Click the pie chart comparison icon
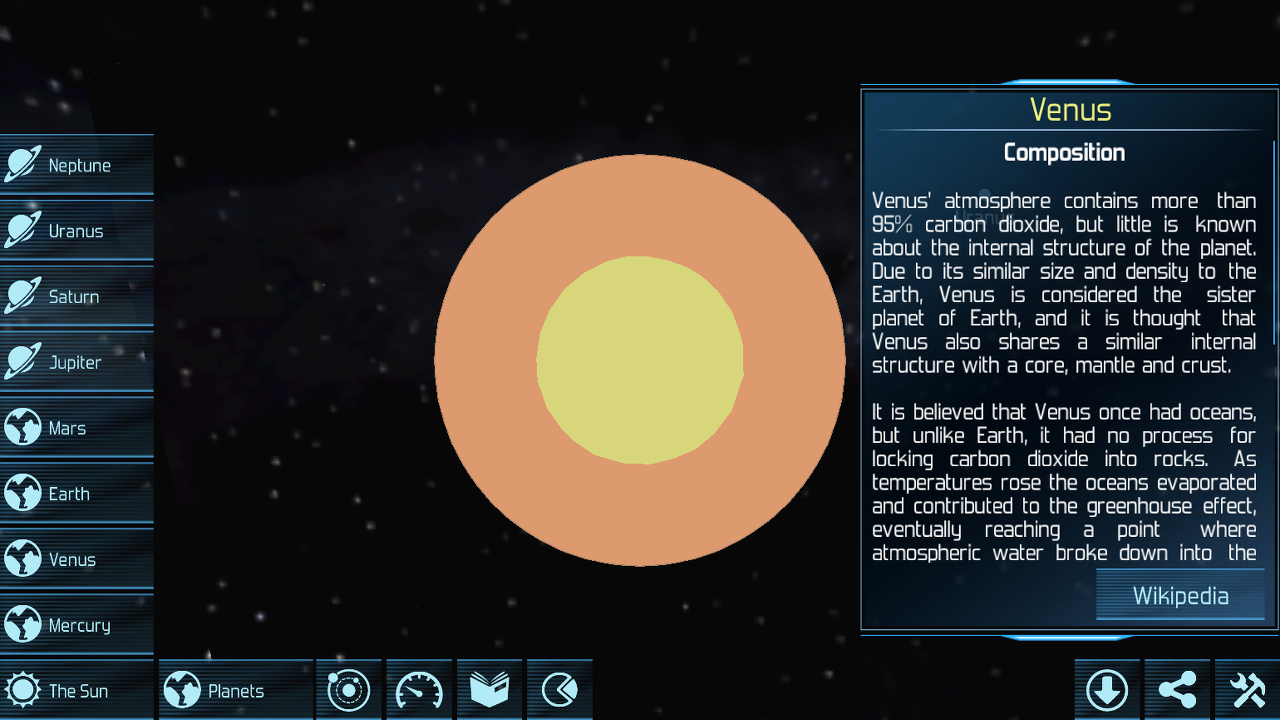The image size is (1280, 720). (559, 689)
